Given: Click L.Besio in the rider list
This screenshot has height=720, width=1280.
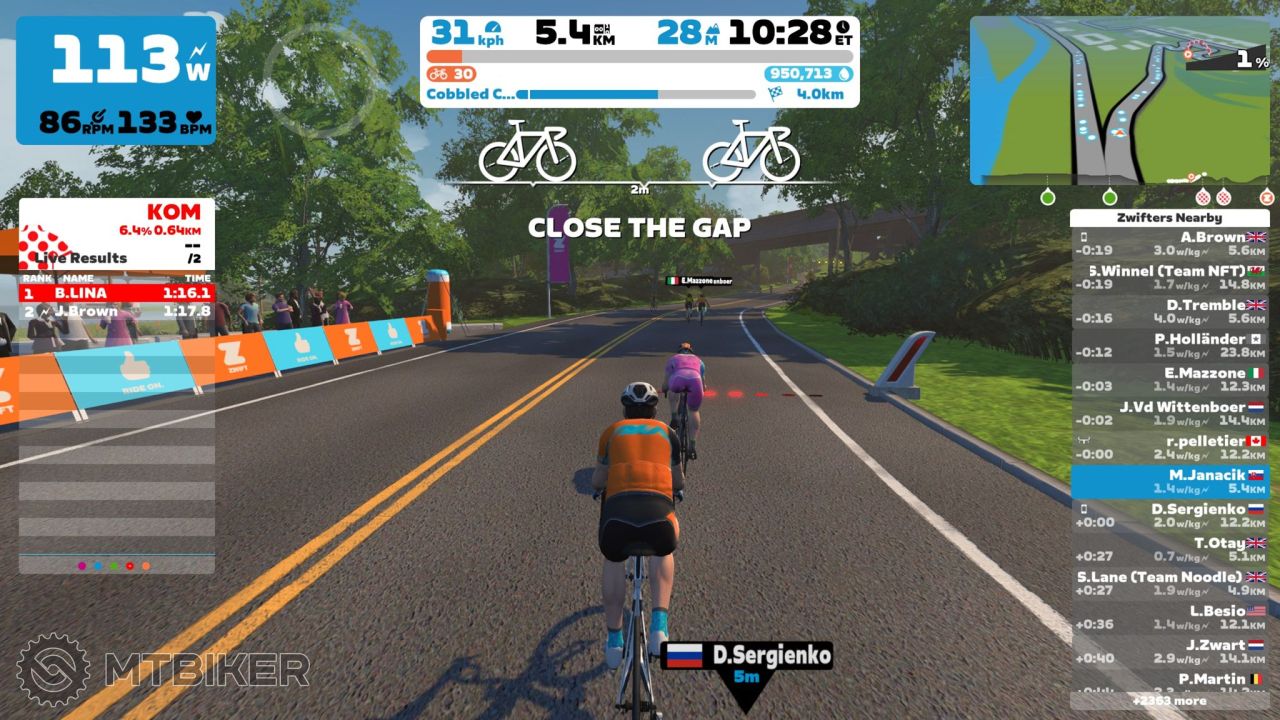Looking at the screenshot, I should [1170, 618].
